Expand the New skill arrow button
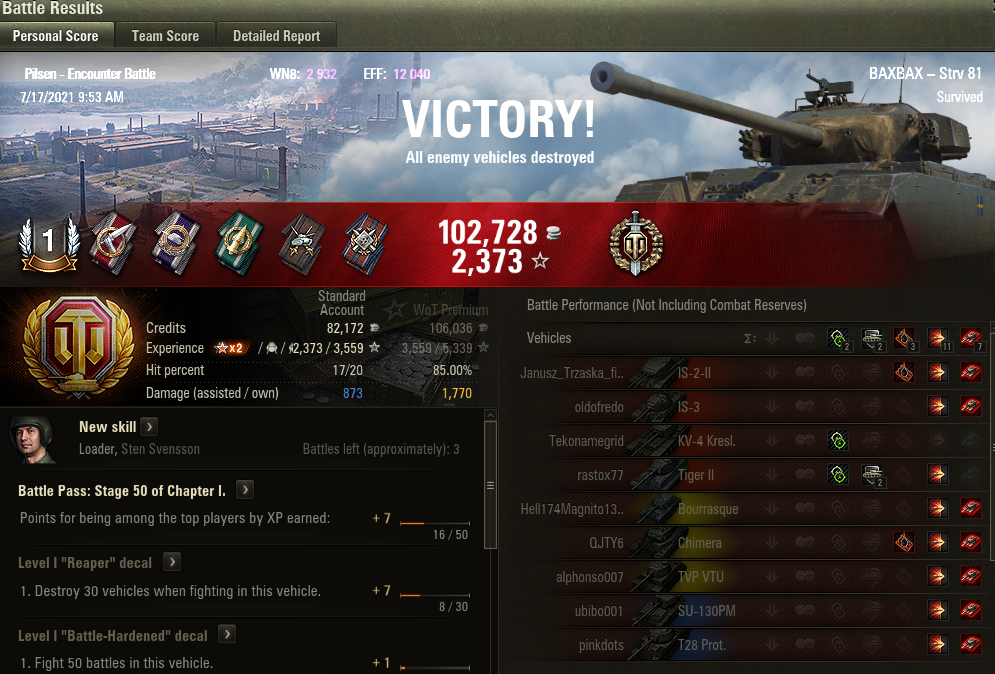The width and height of the screenshot is (995, 674). pyautogui.click(x=149, y=427)
